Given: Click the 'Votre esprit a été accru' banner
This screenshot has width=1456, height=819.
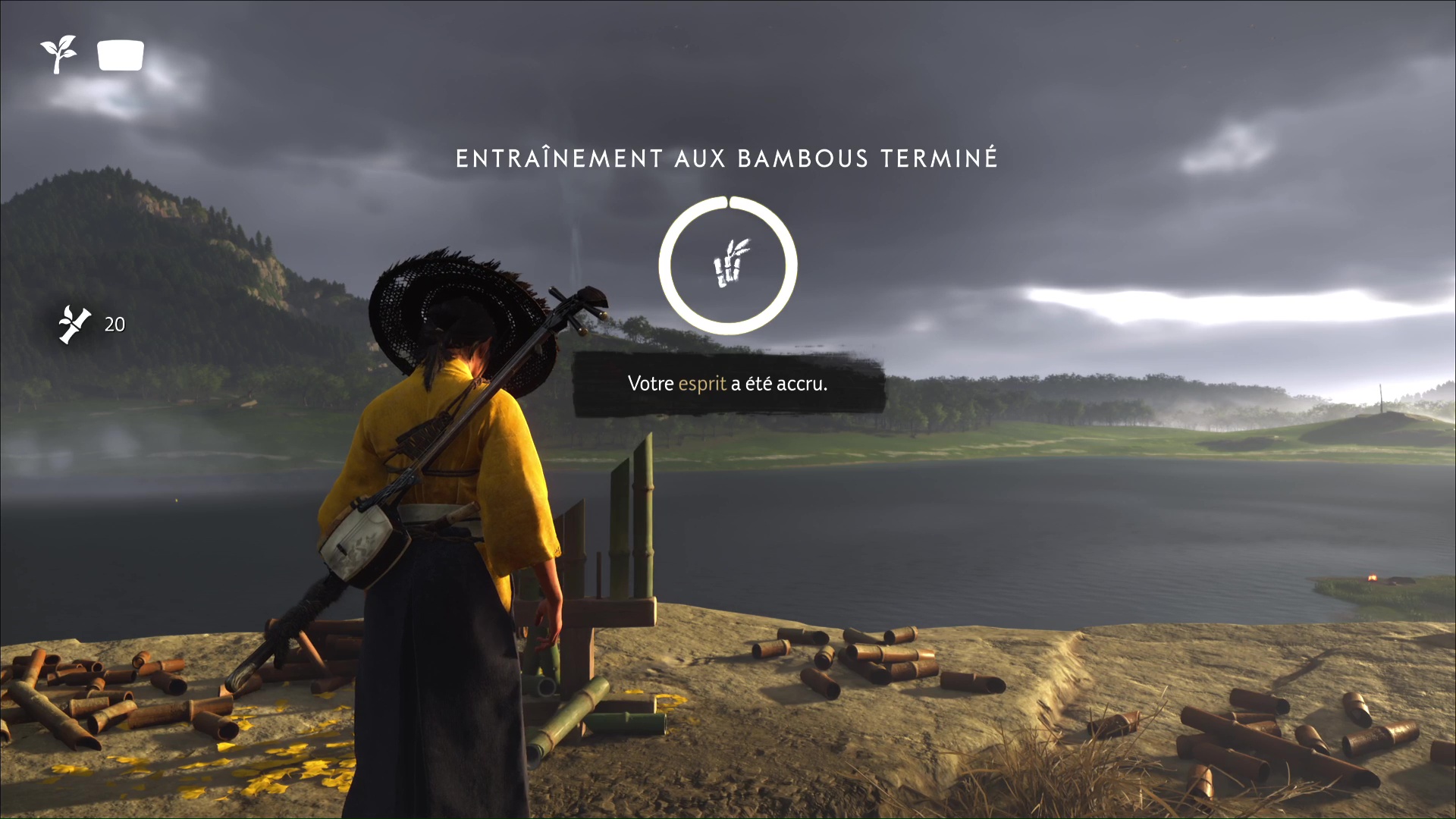Looking at the screenshot, I should point(728,384).
